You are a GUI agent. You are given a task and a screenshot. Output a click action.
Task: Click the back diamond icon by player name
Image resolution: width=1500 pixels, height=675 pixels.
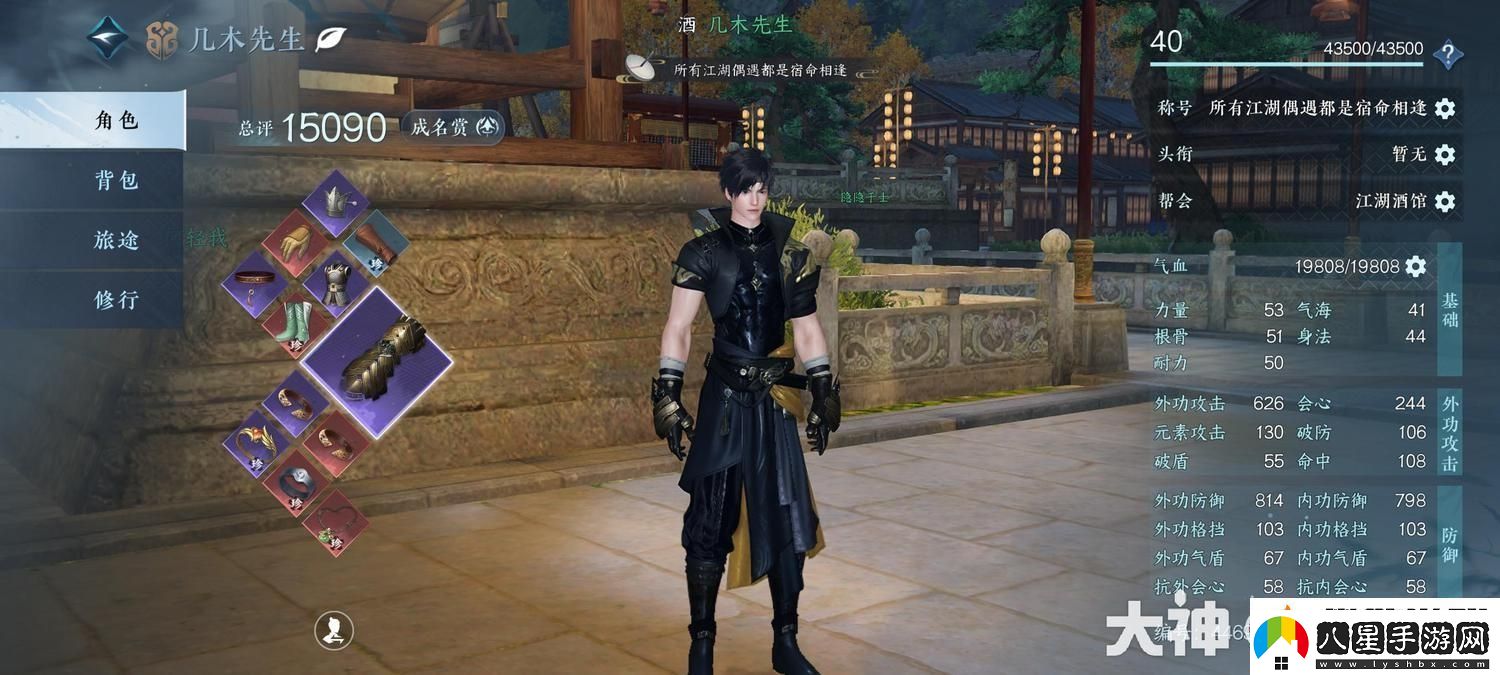(106, 39)
